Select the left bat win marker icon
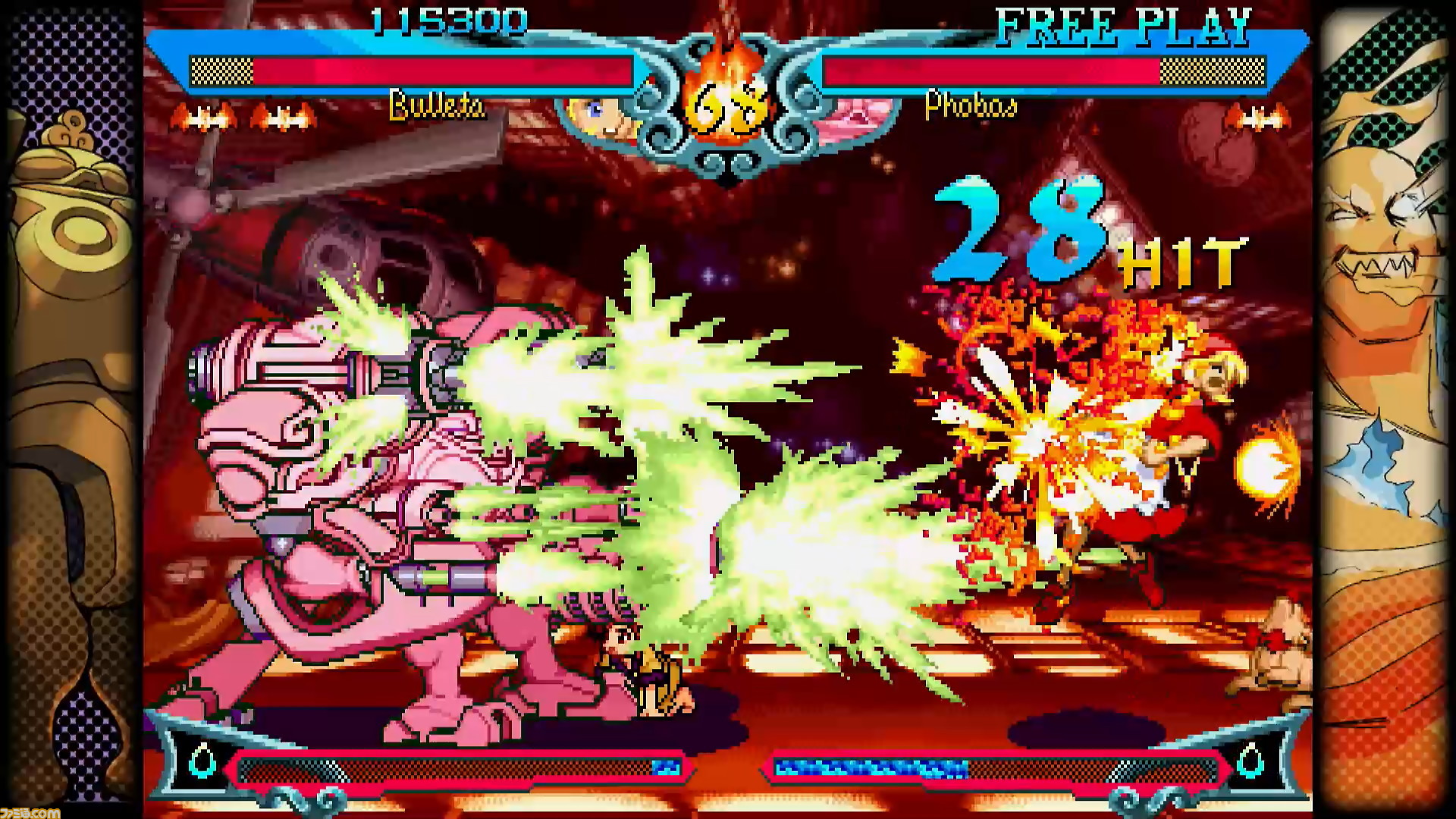Screen dimensions: 1456x819 [205, 118]
